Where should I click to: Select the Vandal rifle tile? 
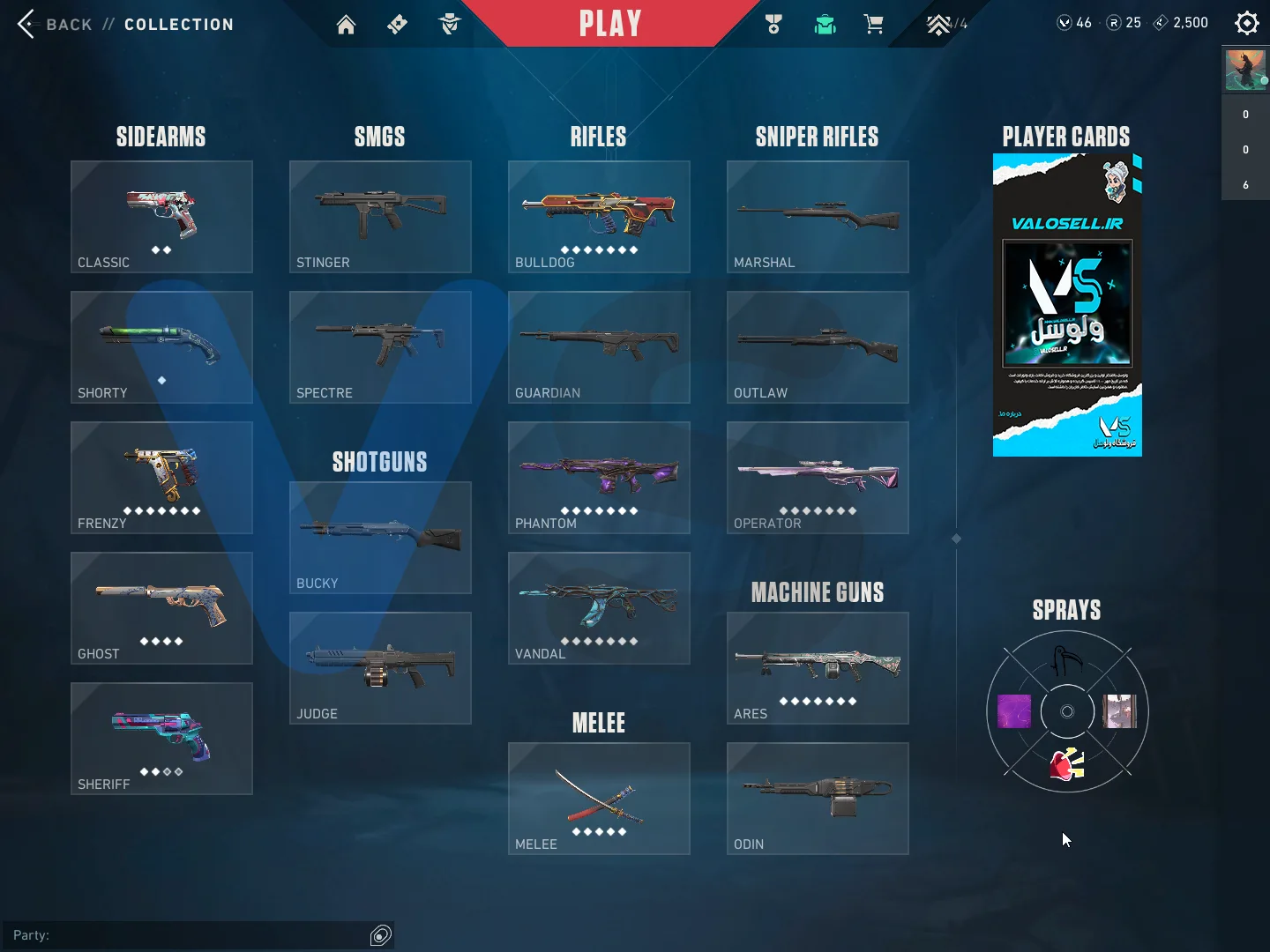click(x=599, y=608)
